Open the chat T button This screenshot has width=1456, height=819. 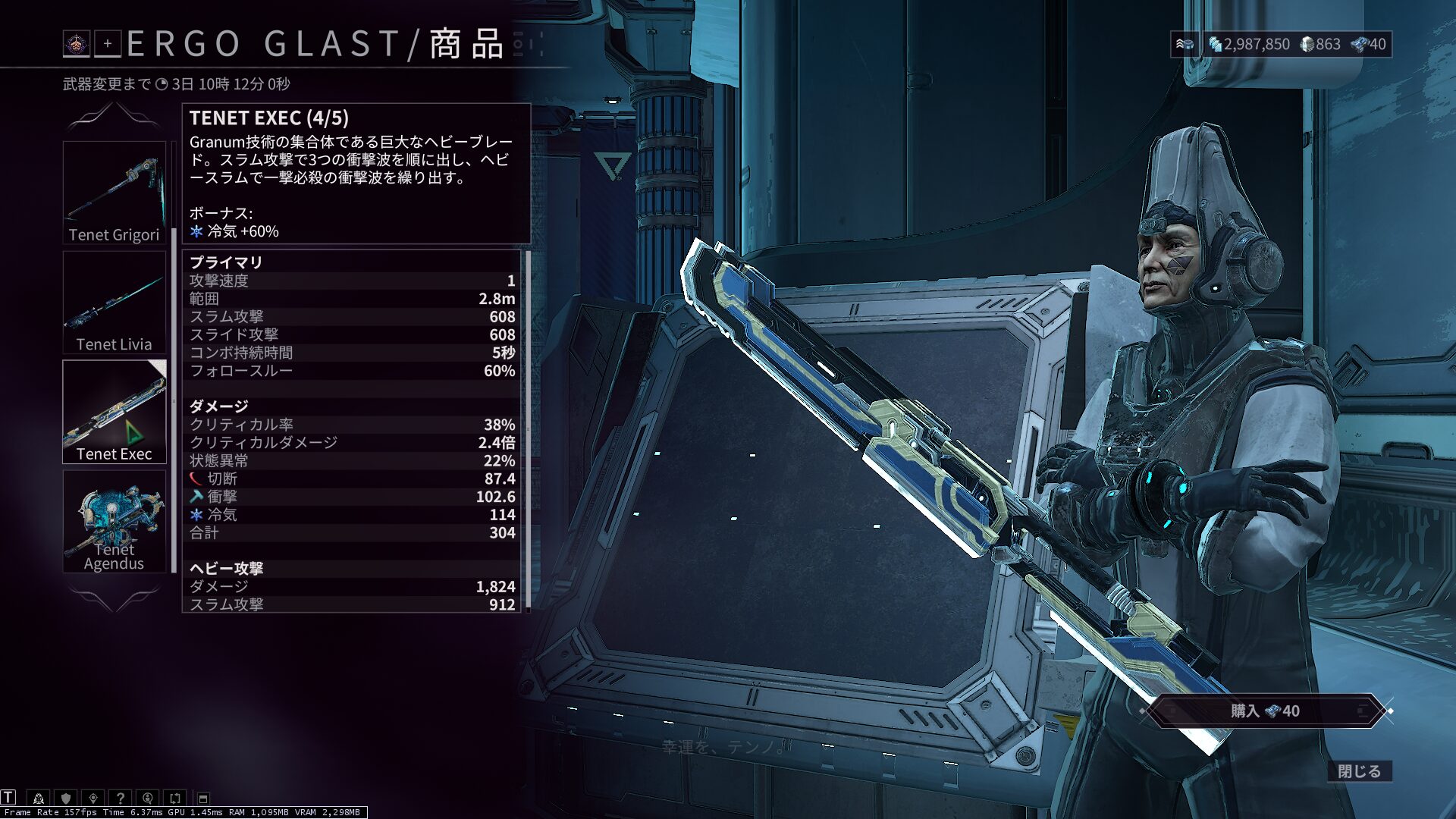[8, 797]
